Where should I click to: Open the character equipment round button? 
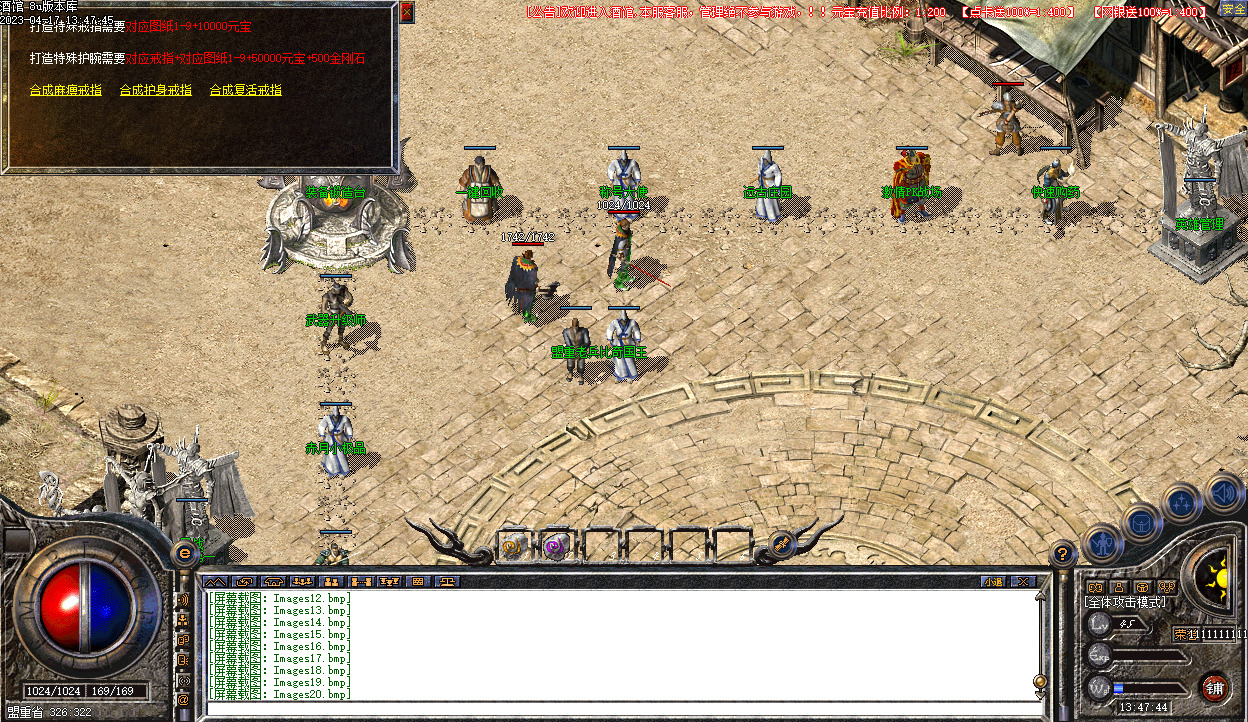pos(1102,544)
